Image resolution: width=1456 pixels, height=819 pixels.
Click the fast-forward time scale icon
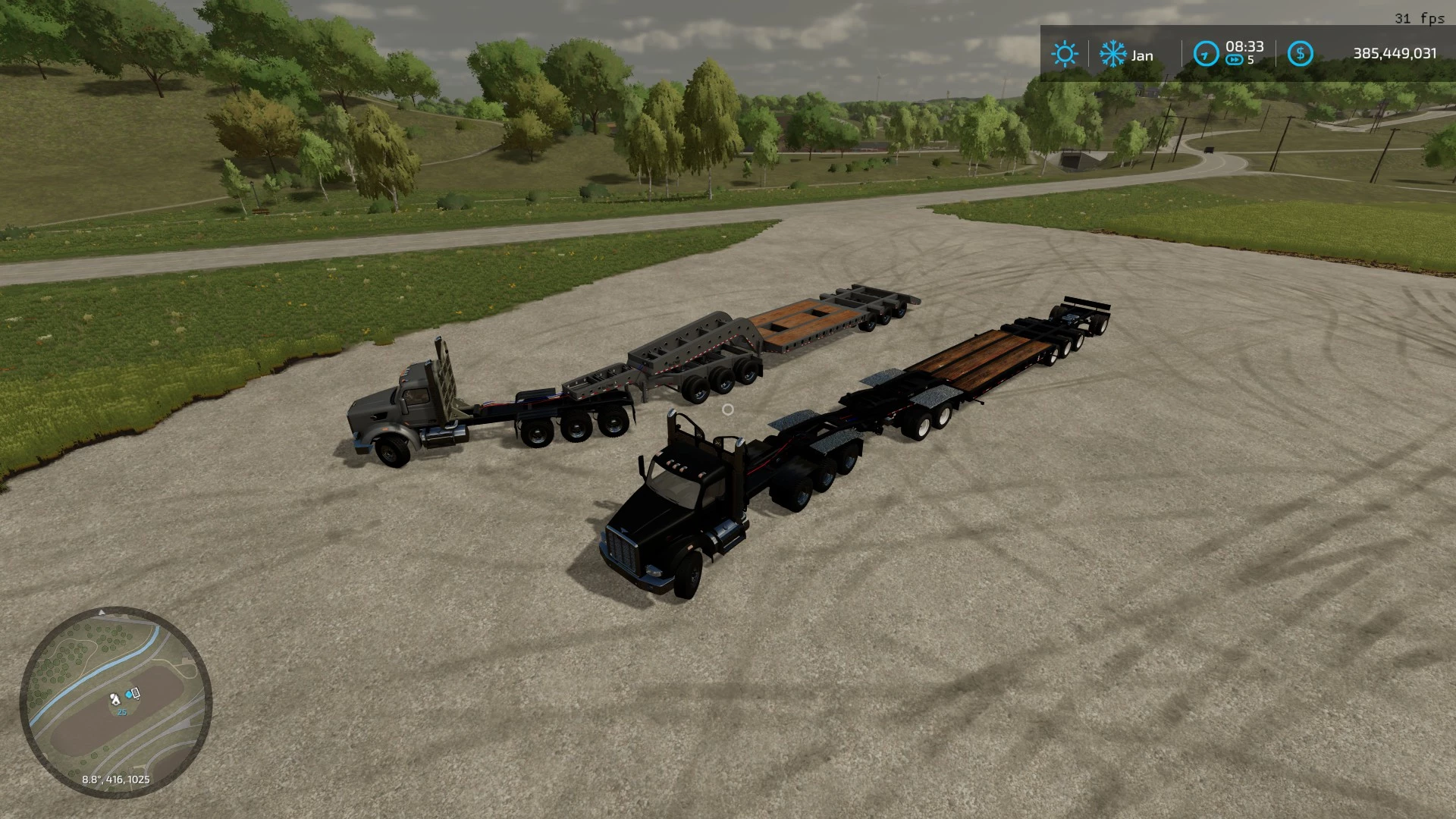tap(1235, 60)
